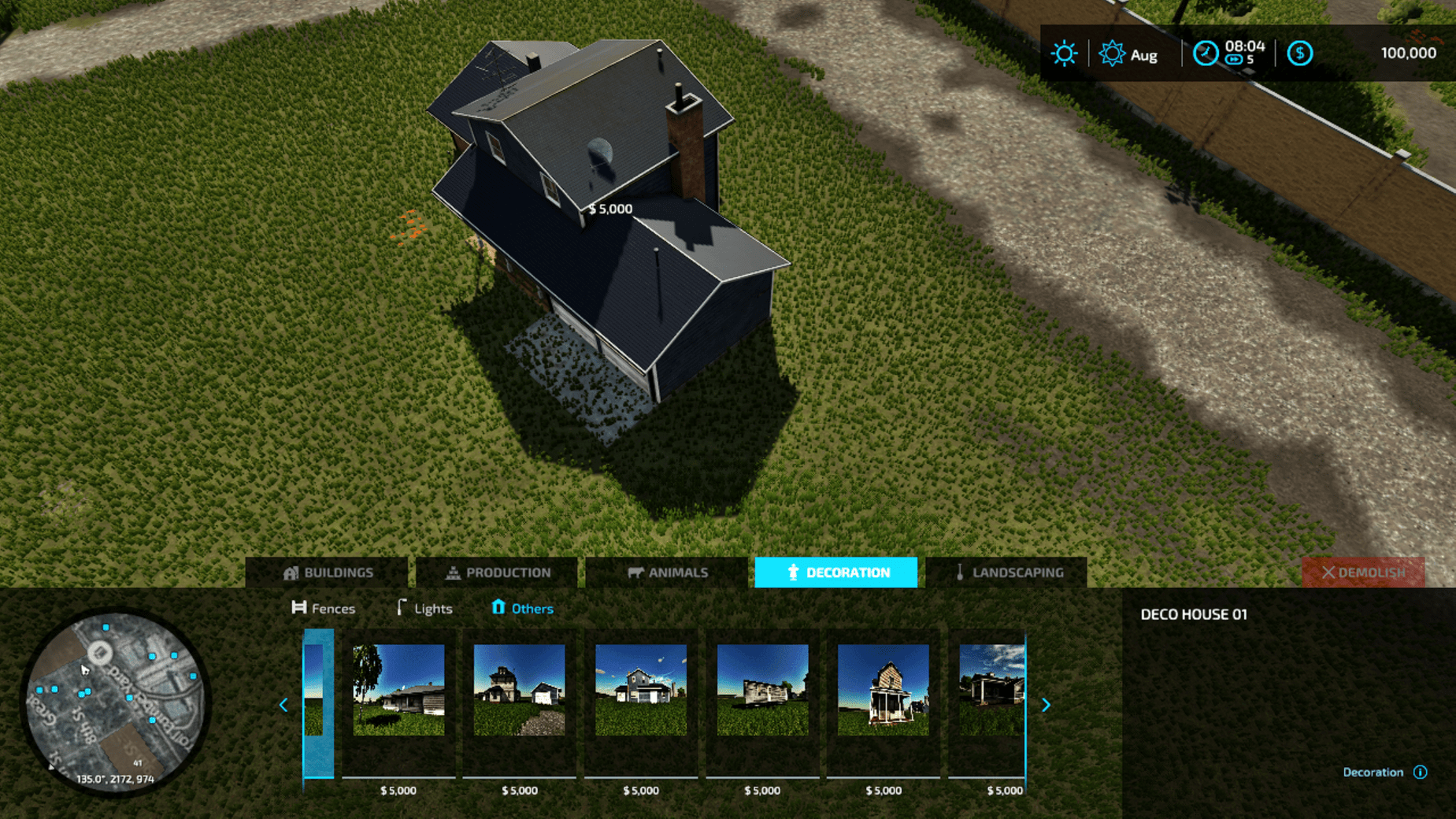
Task: Select the lamp post icon for Lights
Action: click(x=402, y=607)
